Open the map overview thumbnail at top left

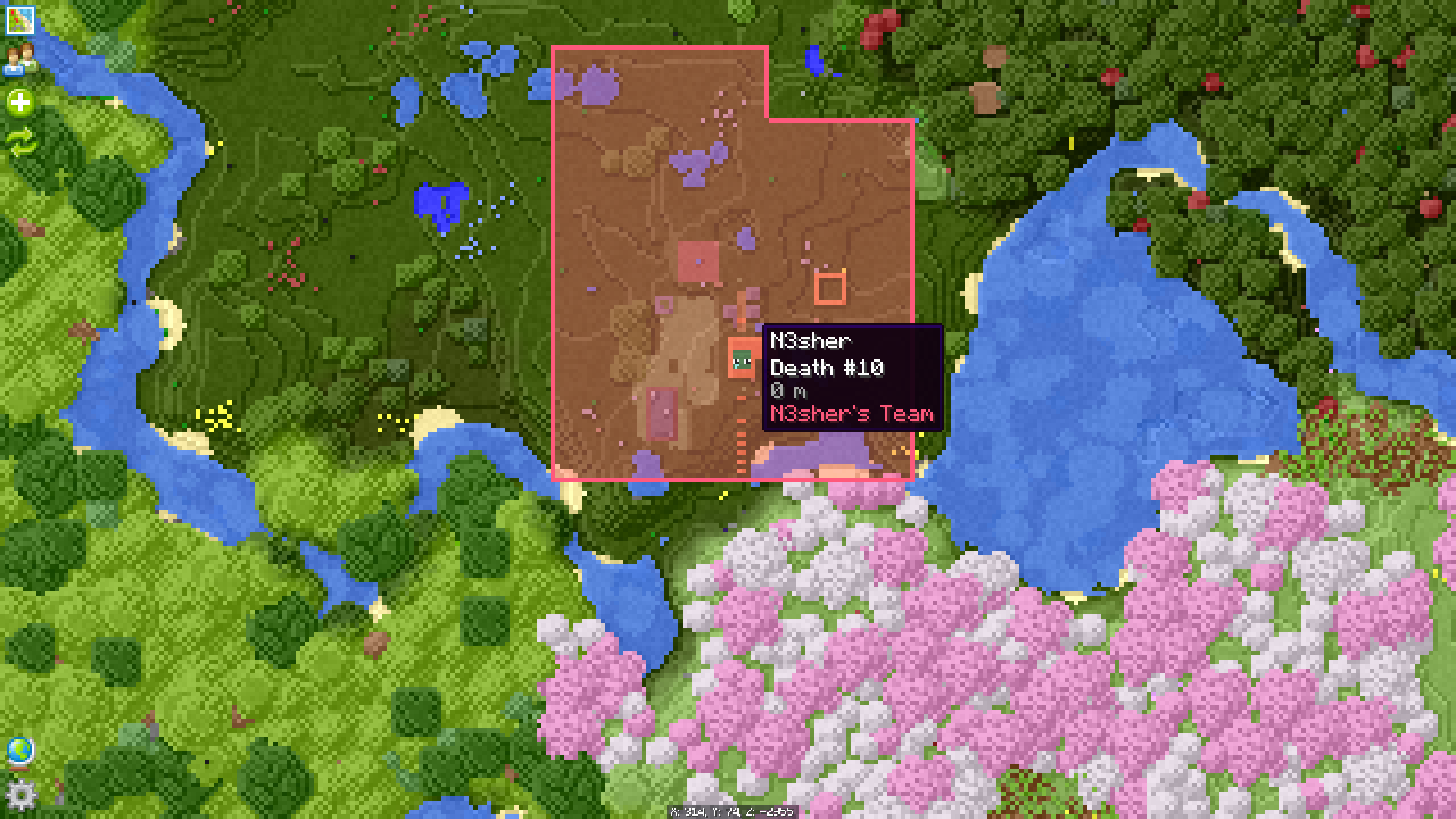click(19, 19)
